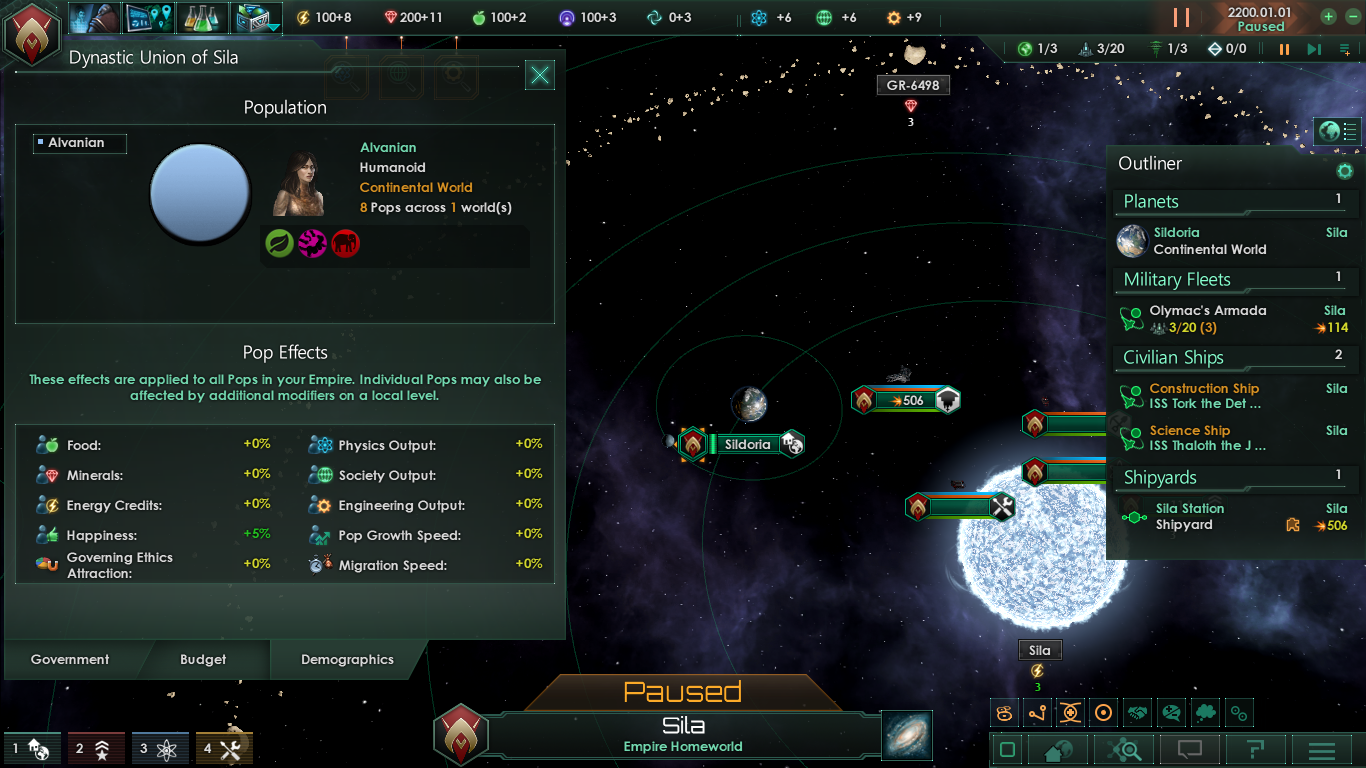Screen dimensions: 1366x768
Task: Open the Budget tab
Action: click(x=203, y=660)
